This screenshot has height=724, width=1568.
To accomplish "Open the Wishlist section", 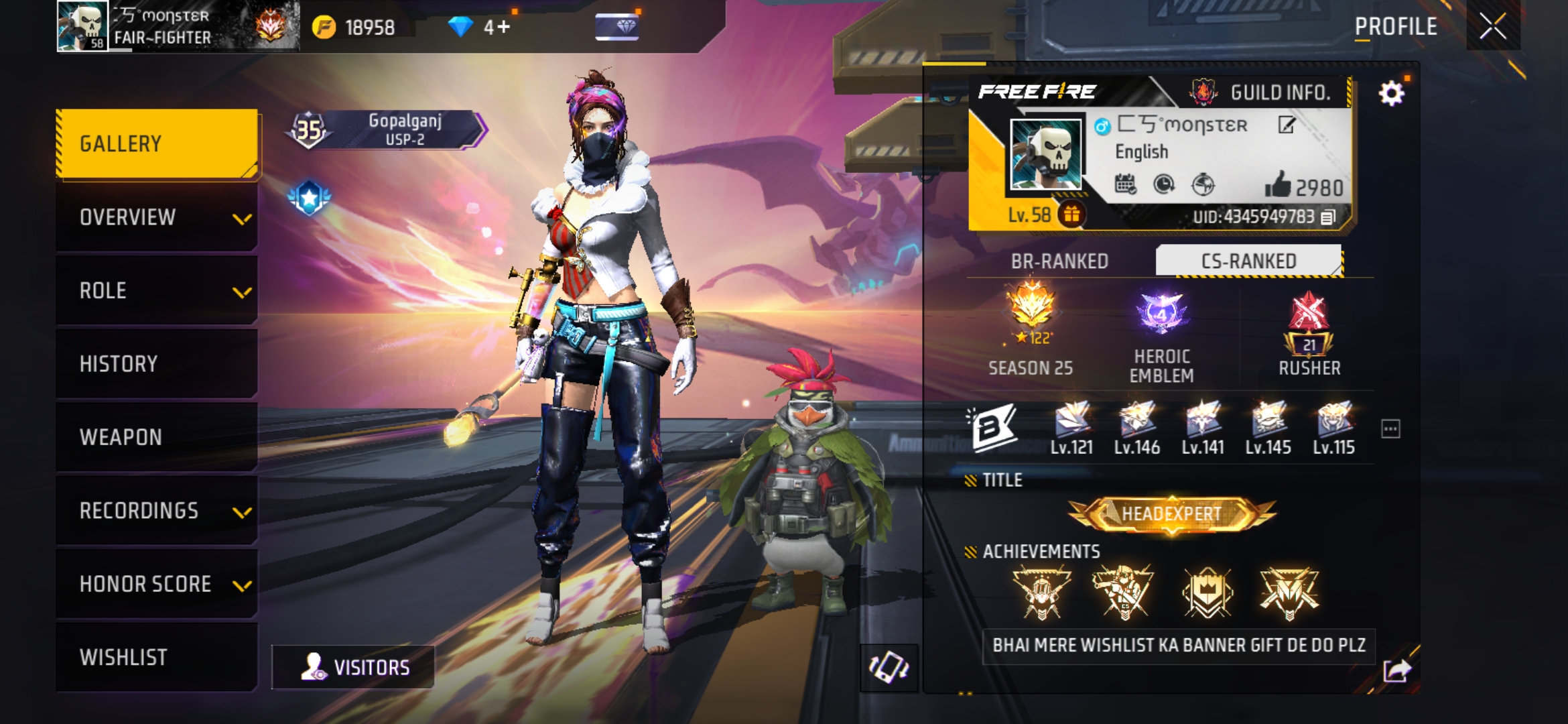I will coord(157,657).
